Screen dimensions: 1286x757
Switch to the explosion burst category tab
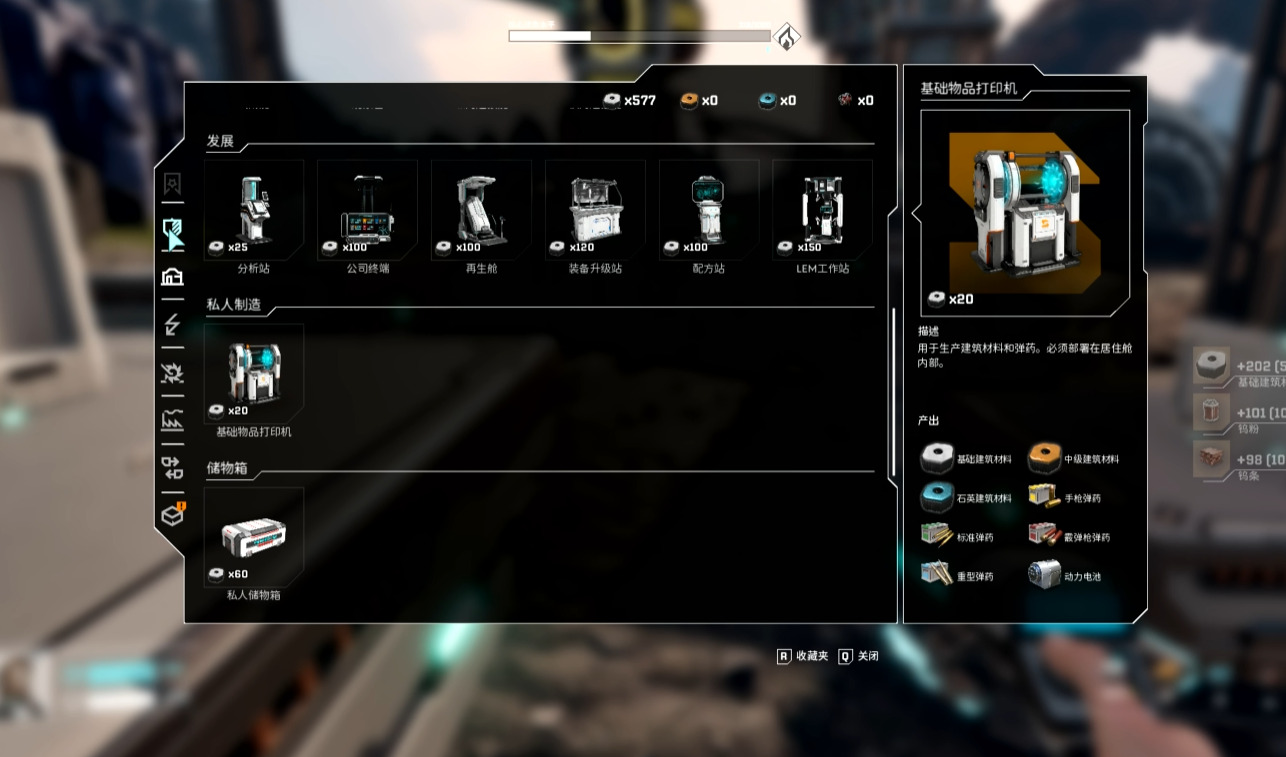(x=172, y=373)
